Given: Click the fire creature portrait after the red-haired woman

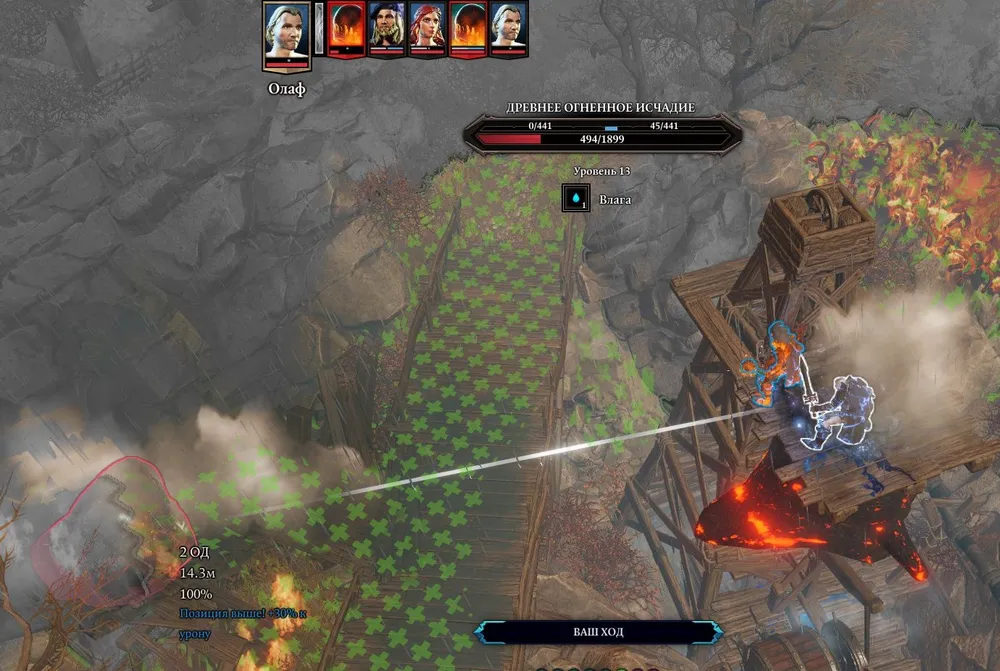Looking at the screenshot, I should (468, 27).
